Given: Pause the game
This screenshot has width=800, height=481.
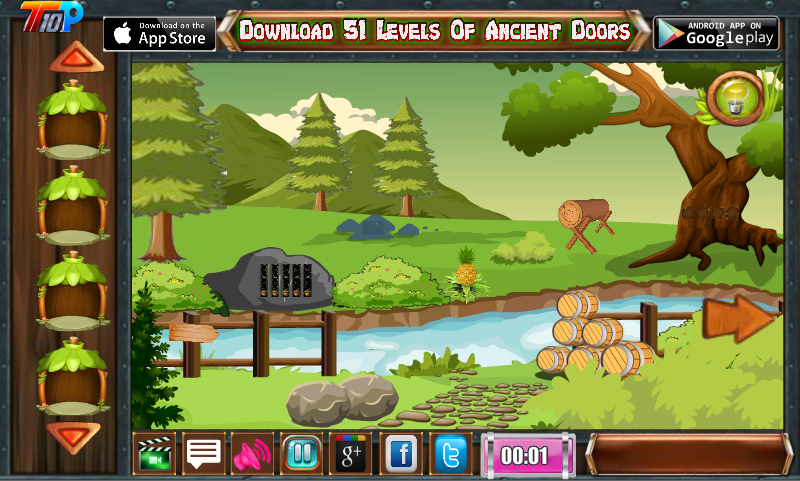Looking at the screenshot, I should (x=301, y=455).
